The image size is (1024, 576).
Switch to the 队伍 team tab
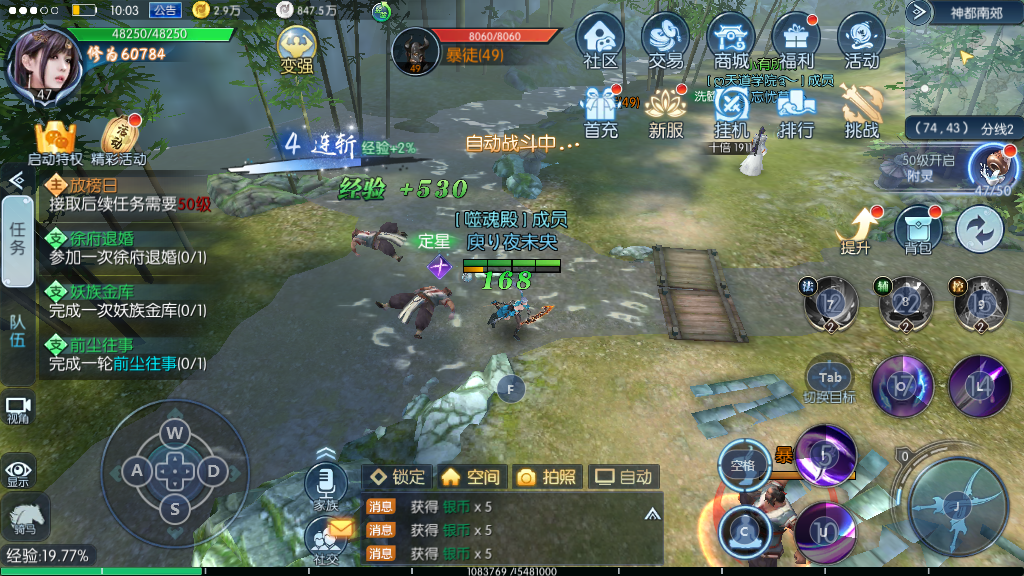[x=17, y=331]
